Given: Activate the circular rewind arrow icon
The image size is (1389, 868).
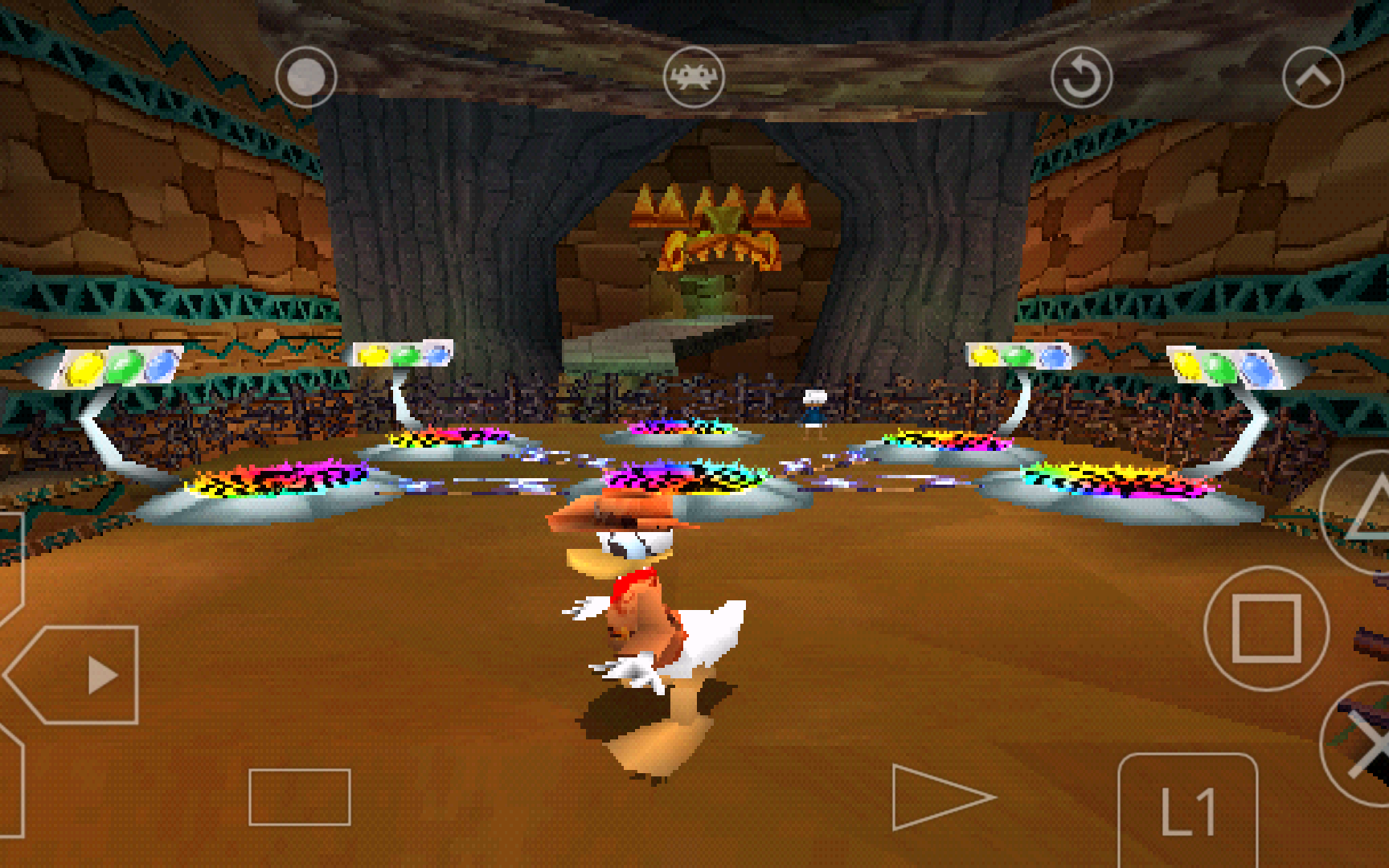Looking at the screenshot, I should pyautogui.click(x=1081, y=77).
